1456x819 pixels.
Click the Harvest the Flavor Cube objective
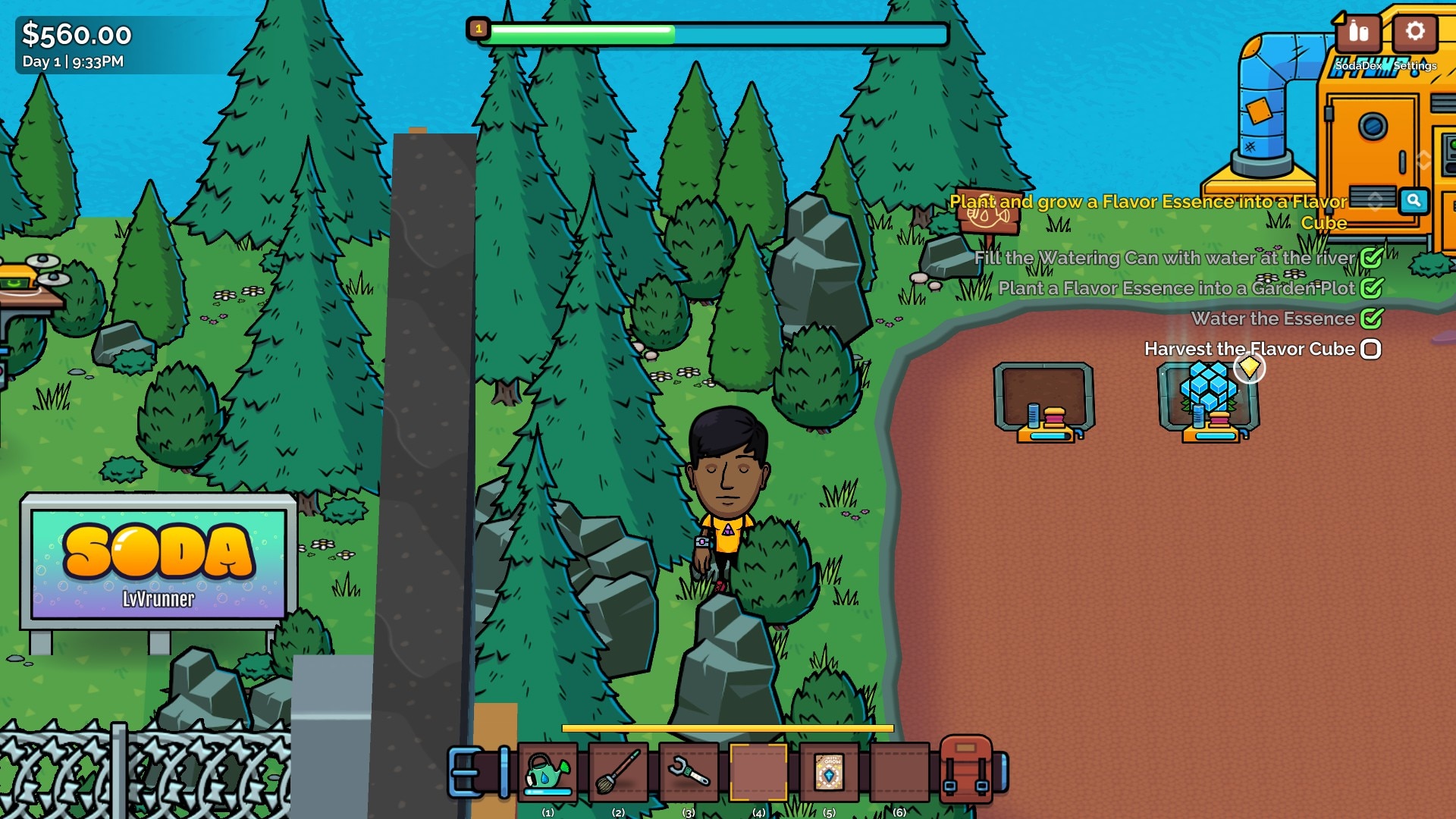click(1249, 349)
